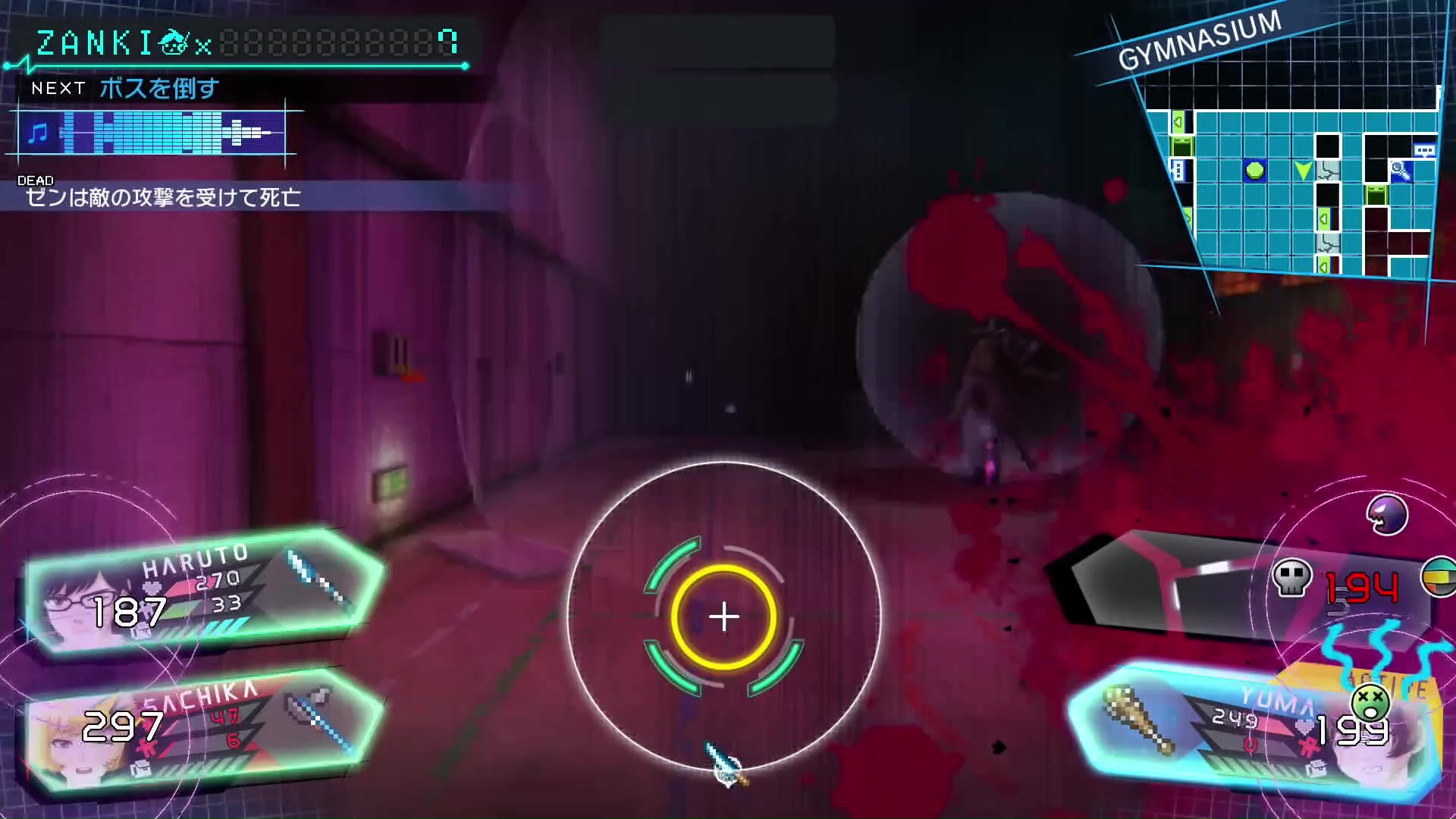1456x819 pixels.
Task: Select Sachika's equipped axe weapon icon
Action: click(x=320, y=717)
